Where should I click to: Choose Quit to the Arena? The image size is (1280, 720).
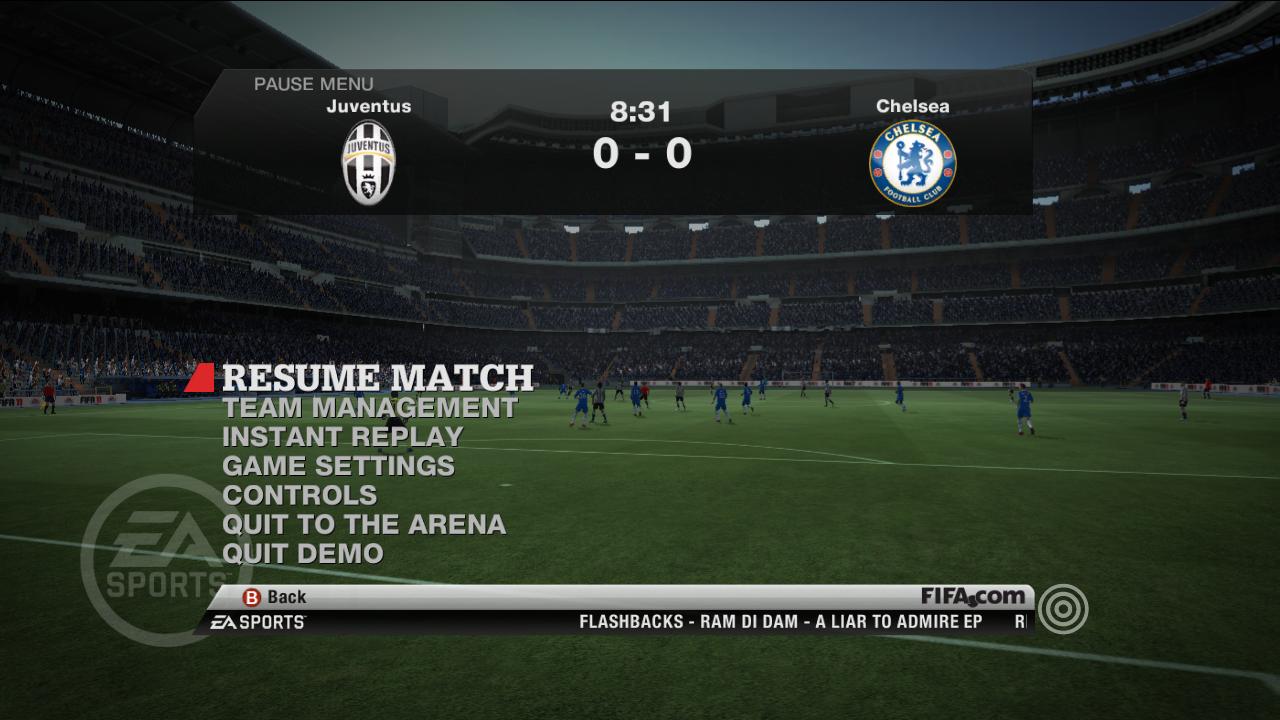pos(363,524)
